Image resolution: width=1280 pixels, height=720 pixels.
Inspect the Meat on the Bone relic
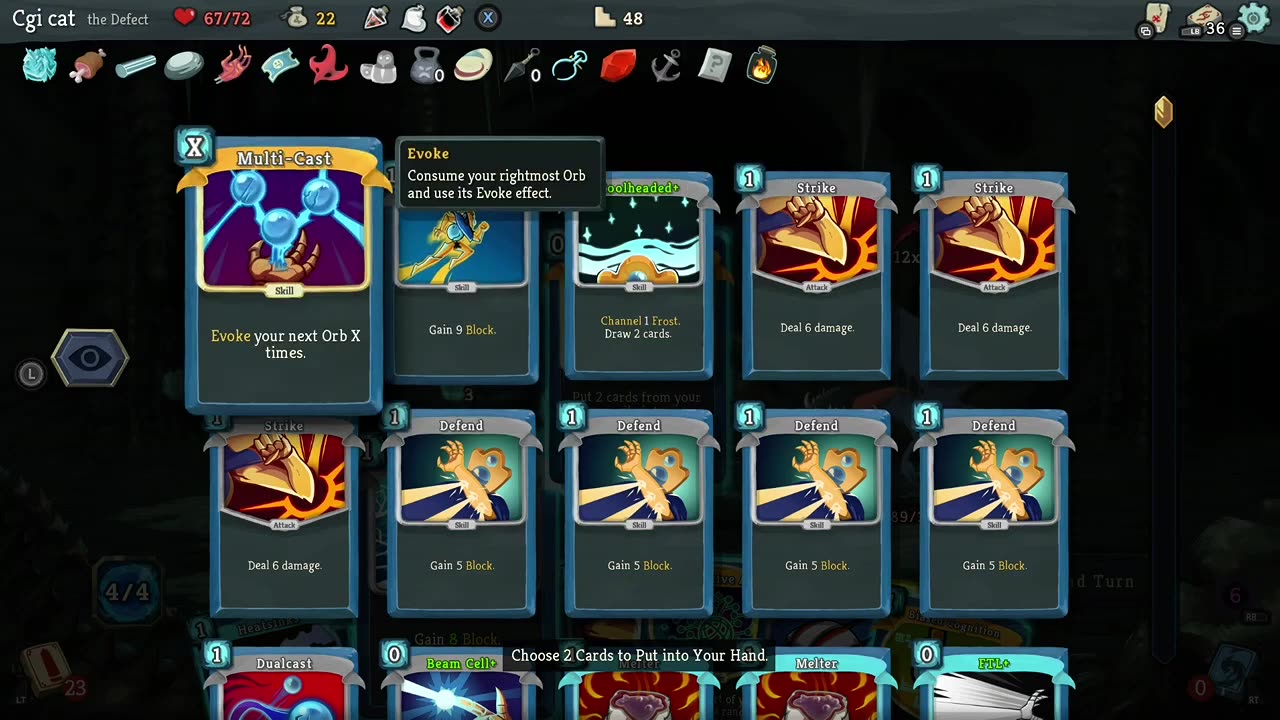pyautogui.click(x=87, y=64)
